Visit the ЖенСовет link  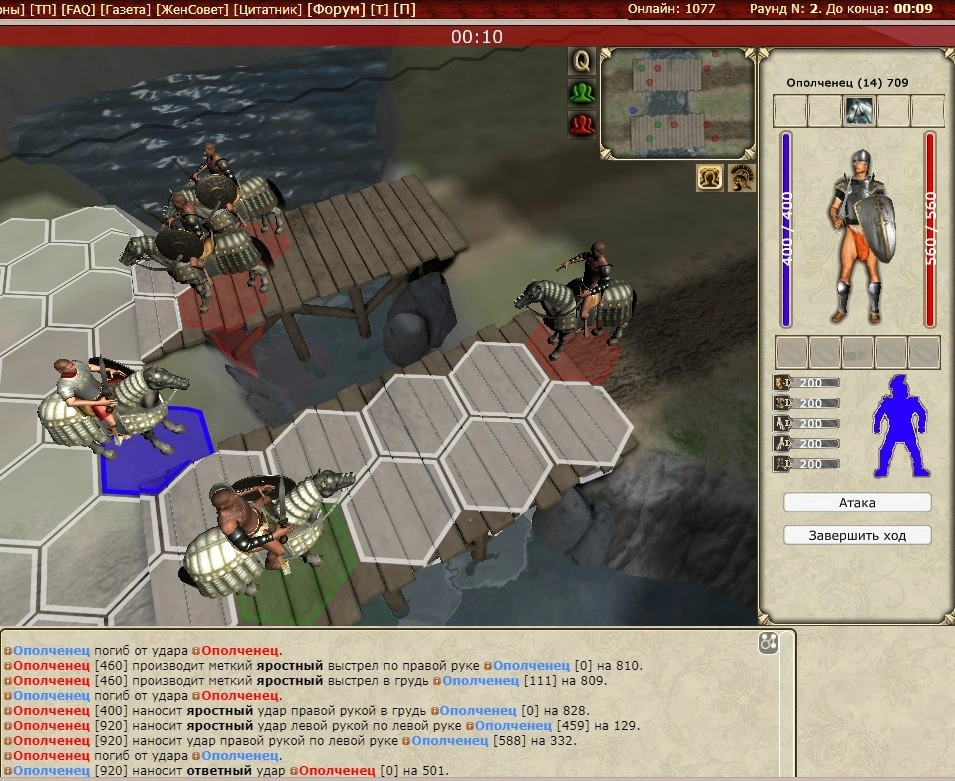193,9
